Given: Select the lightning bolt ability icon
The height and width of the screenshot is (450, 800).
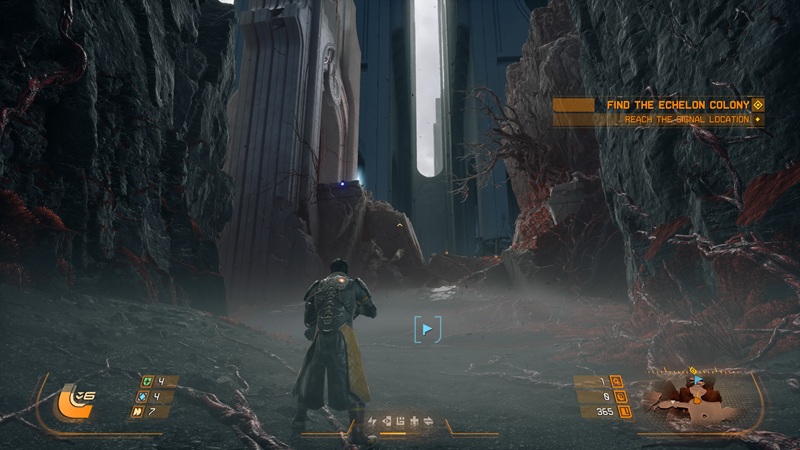Looking at the screenshot, I should (x=372, y=421).
